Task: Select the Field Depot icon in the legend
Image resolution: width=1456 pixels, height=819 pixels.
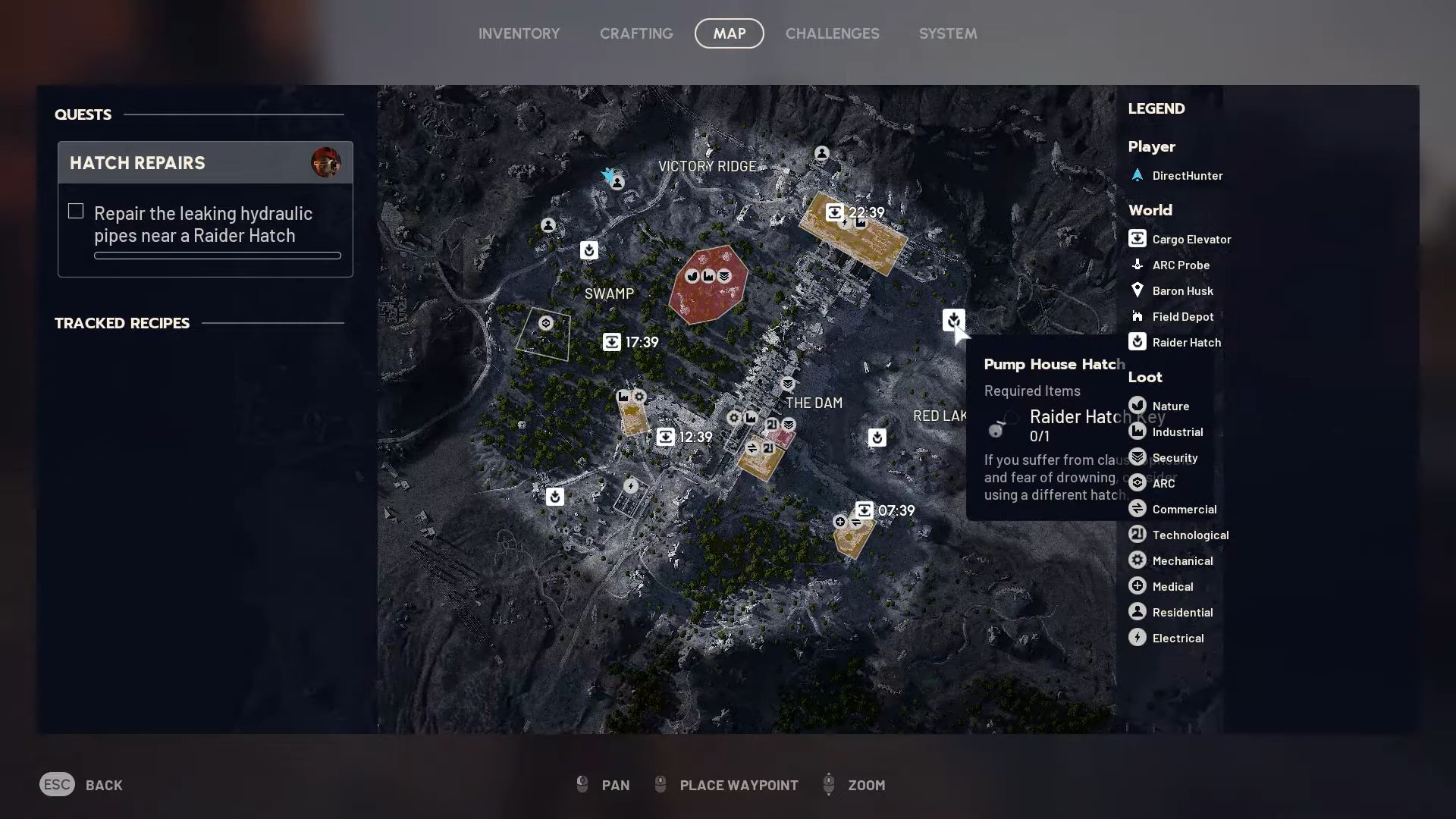Action: (1137, 316)
